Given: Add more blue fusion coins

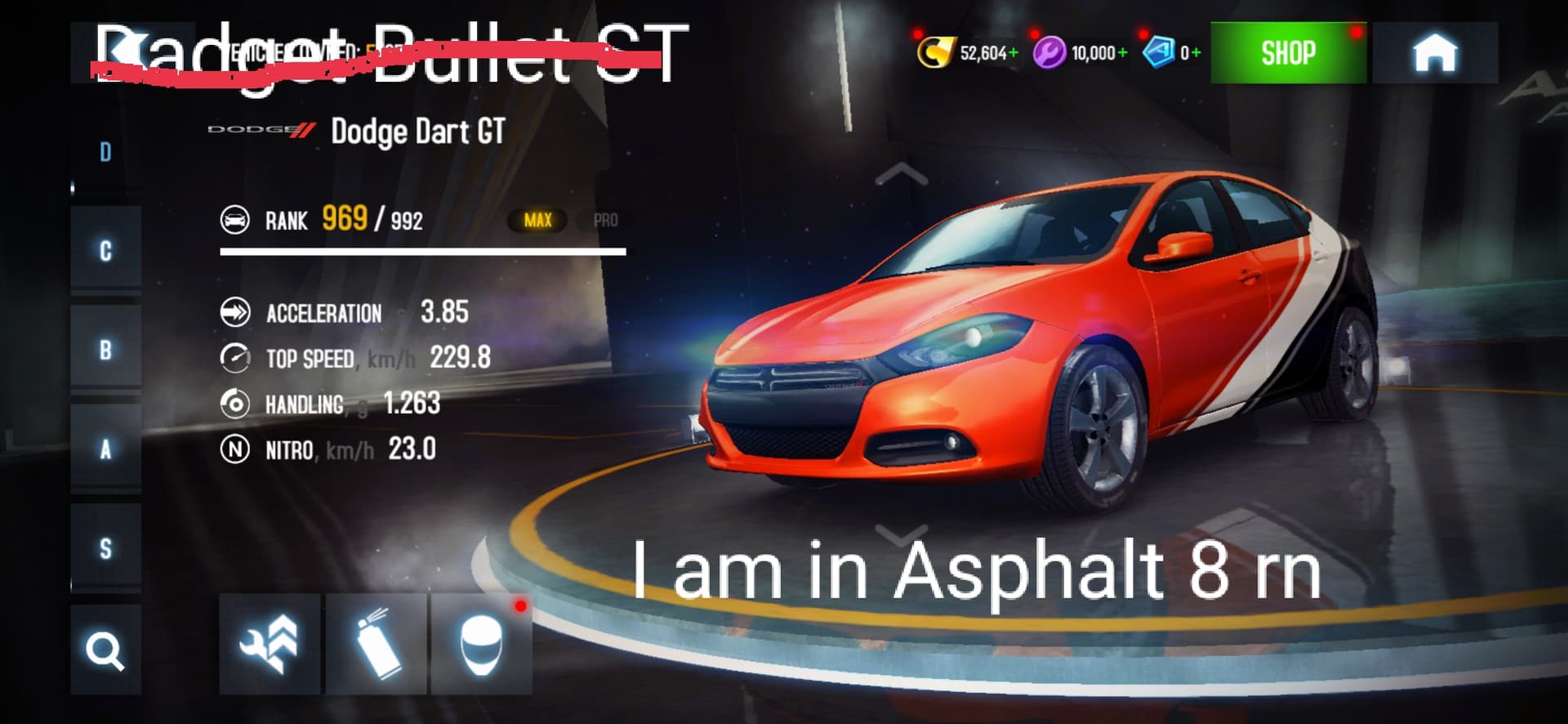Looking at the screenshot, I should pos(1196,53).
